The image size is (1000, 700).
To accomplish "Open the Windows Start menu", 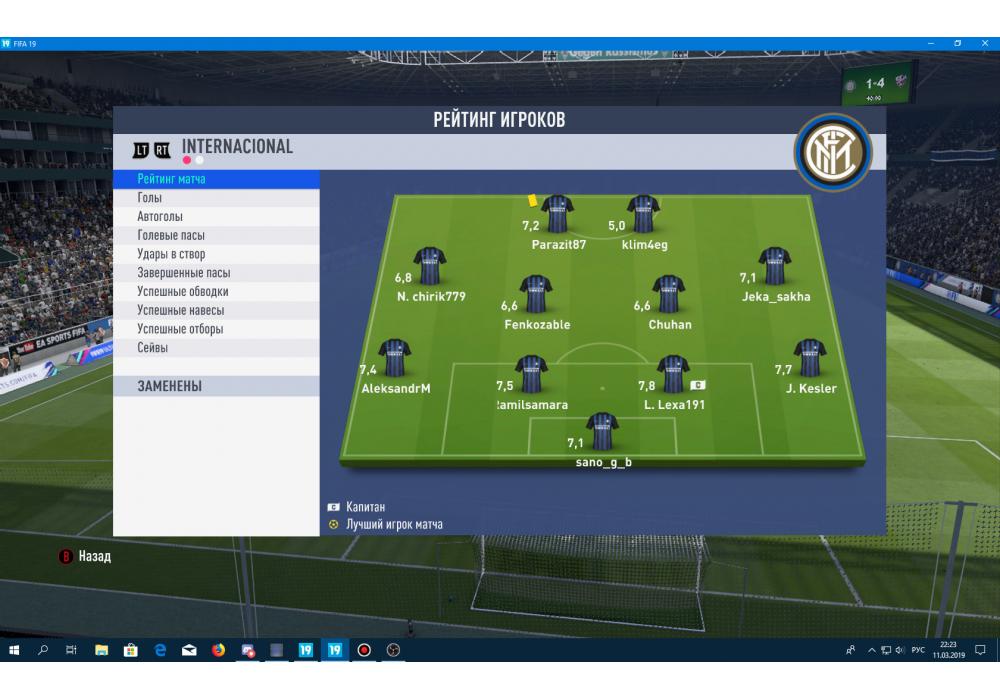I will pos(14,650).
